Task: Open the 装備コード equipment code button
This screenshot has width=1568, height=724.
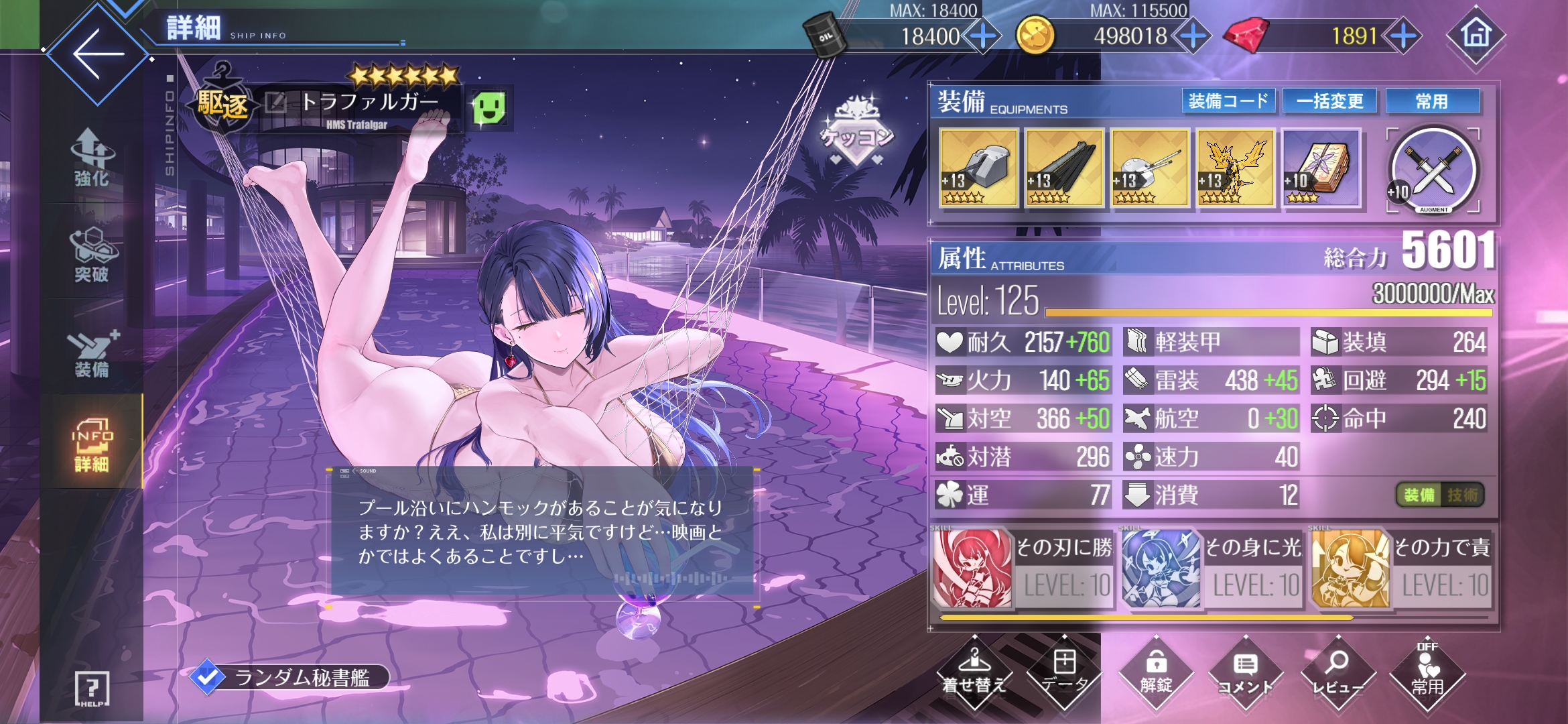Action: (1228, 101)
